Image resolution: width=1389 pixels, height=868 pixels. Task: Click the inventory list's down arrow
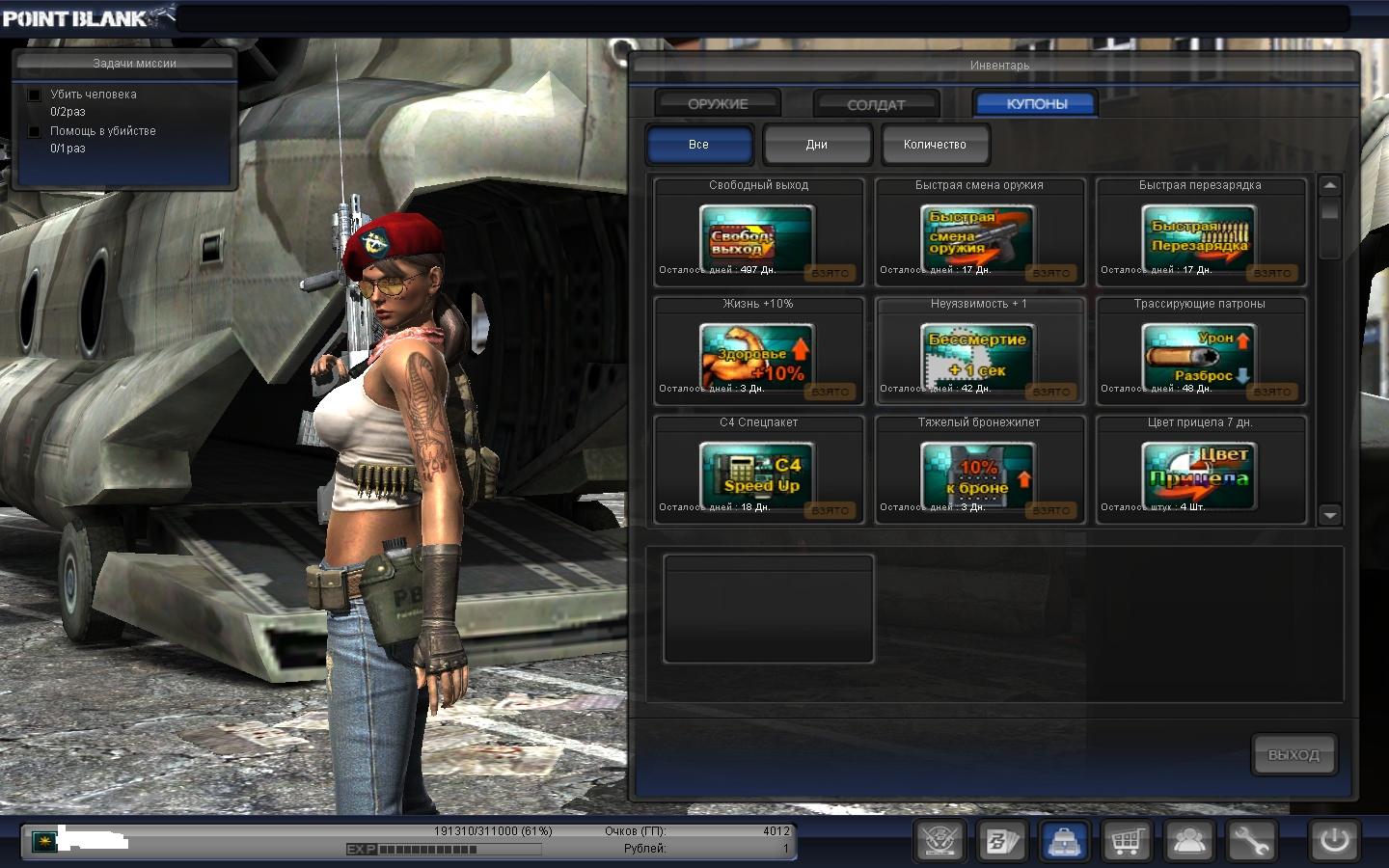[x=1330, y=515]
